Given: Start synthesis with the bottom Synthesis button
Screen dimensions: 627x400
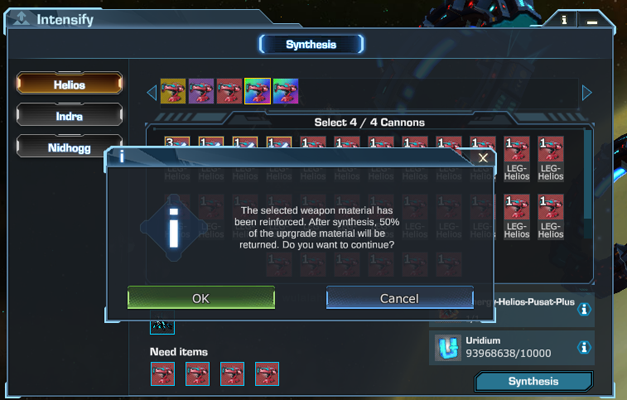Looking at the screenshot, I should [x=533, y=382].
